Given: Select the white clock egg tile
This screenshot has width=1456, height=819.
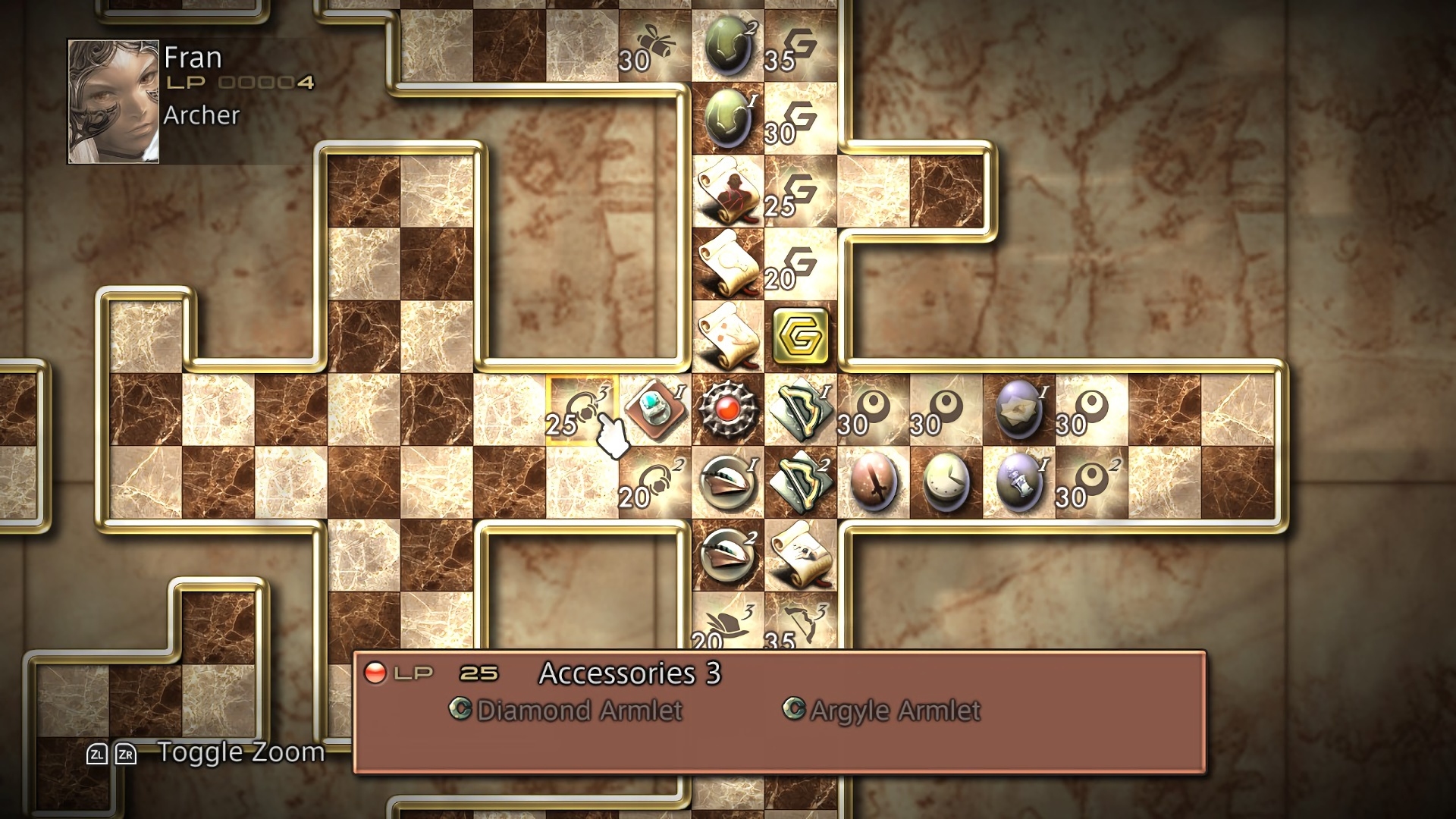Looking at the screenshot, I should pos(946,482).
